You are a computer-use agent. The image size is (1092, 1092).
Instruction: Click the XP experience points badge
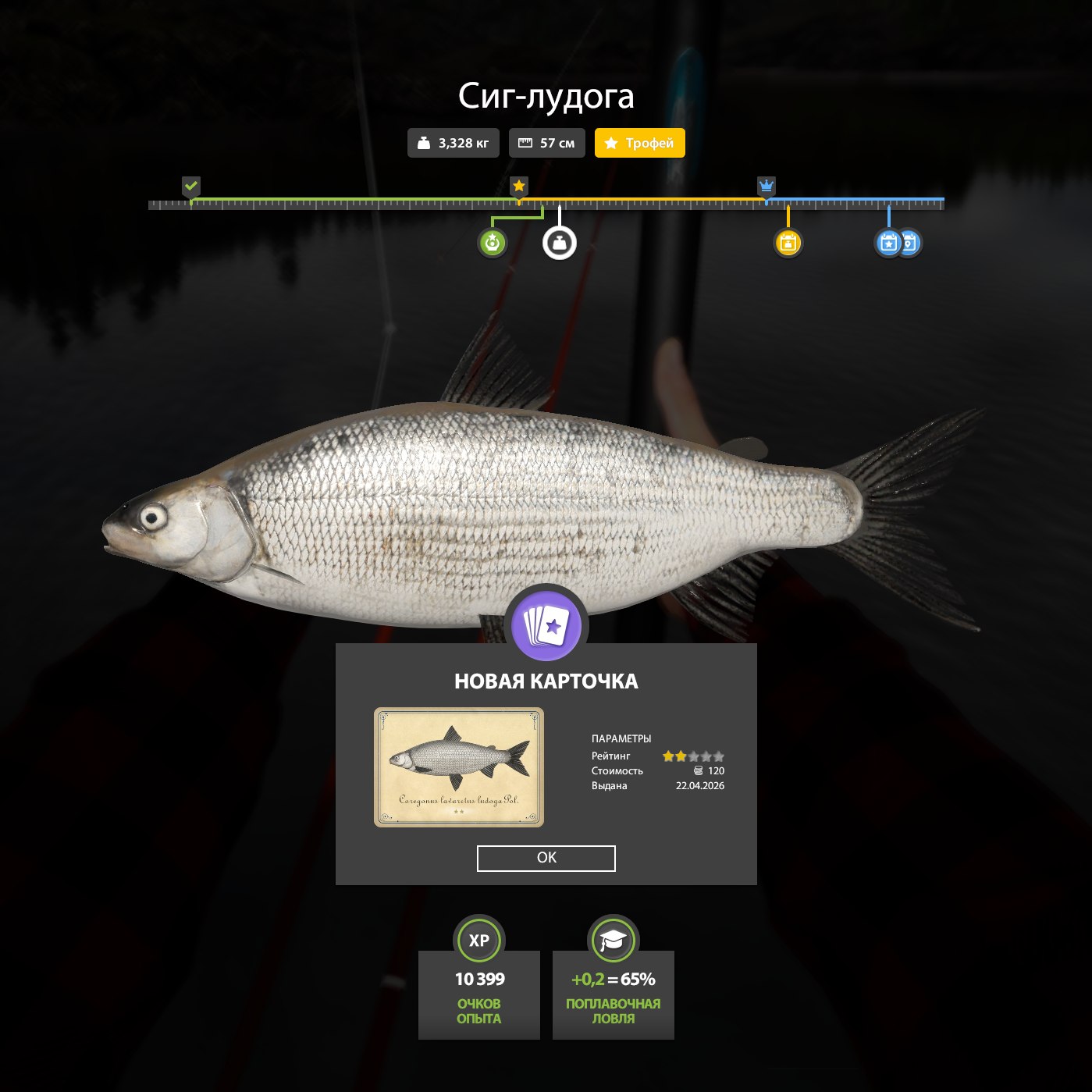pyautogui.click(x=478, y=941)
